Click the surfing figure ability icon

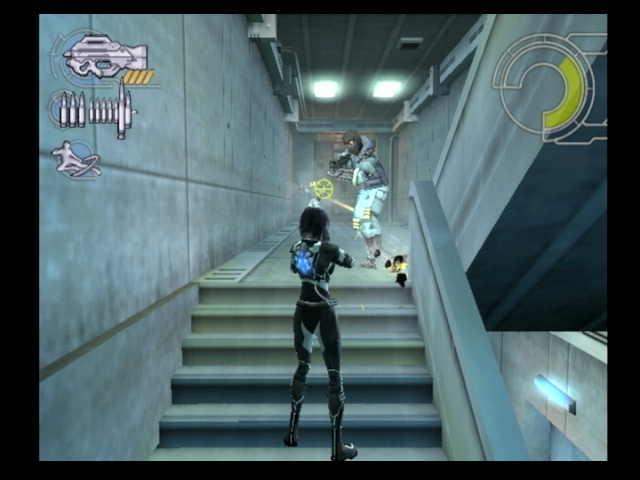coord(77,159)
